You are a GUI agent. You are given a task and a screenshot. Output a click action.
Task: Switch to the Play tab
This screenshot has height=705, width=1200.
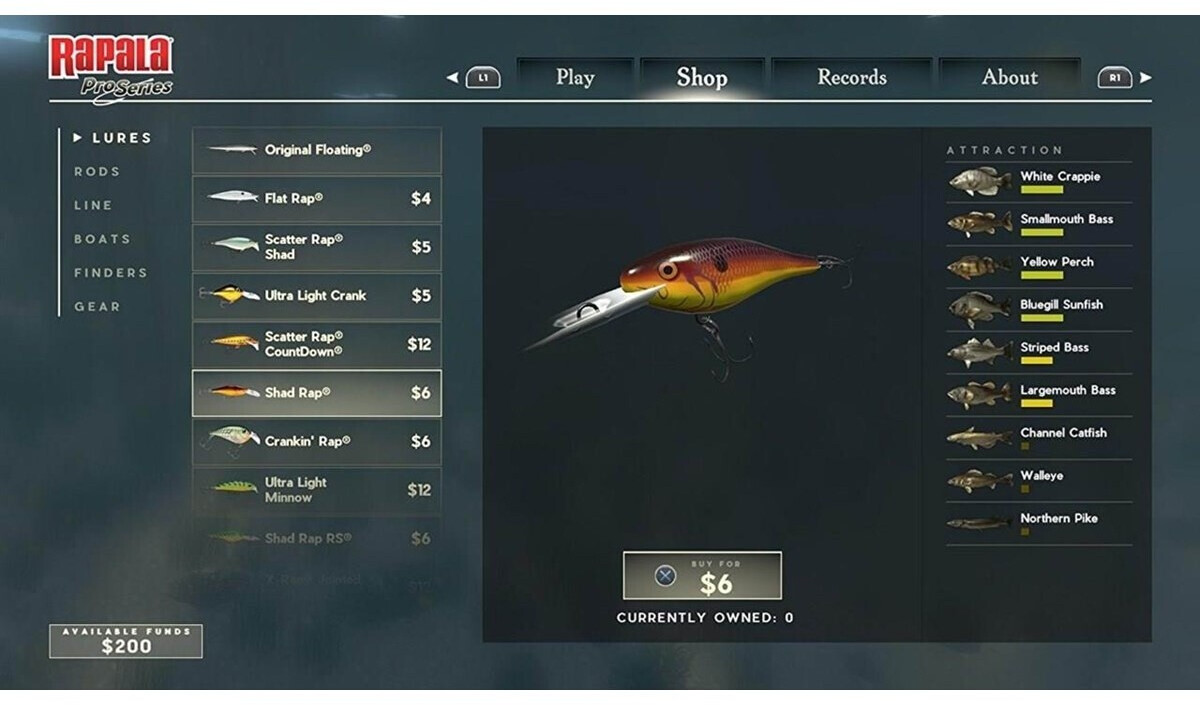point(575,77)
